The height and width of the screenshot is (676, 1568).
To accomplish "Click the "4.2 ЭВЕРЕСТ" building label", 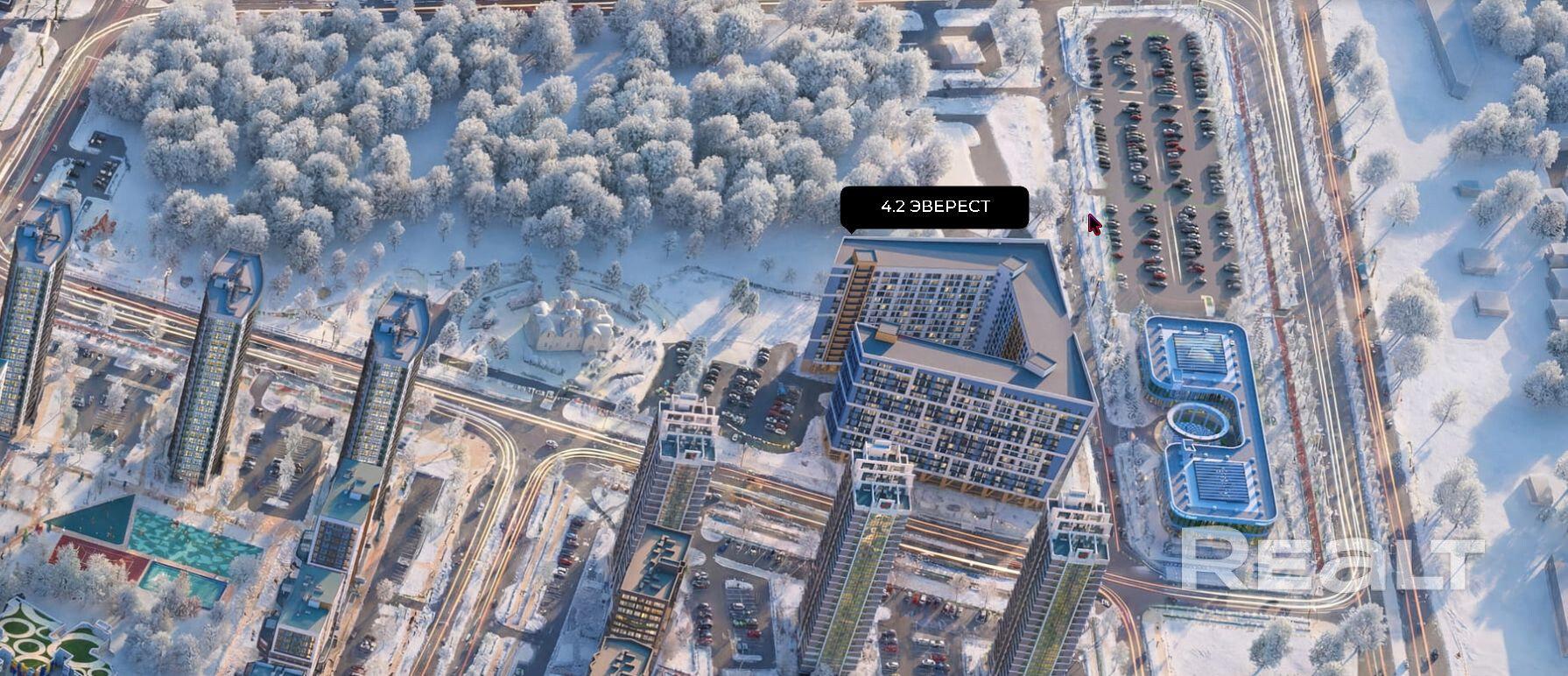I will [x=934, y=207].
